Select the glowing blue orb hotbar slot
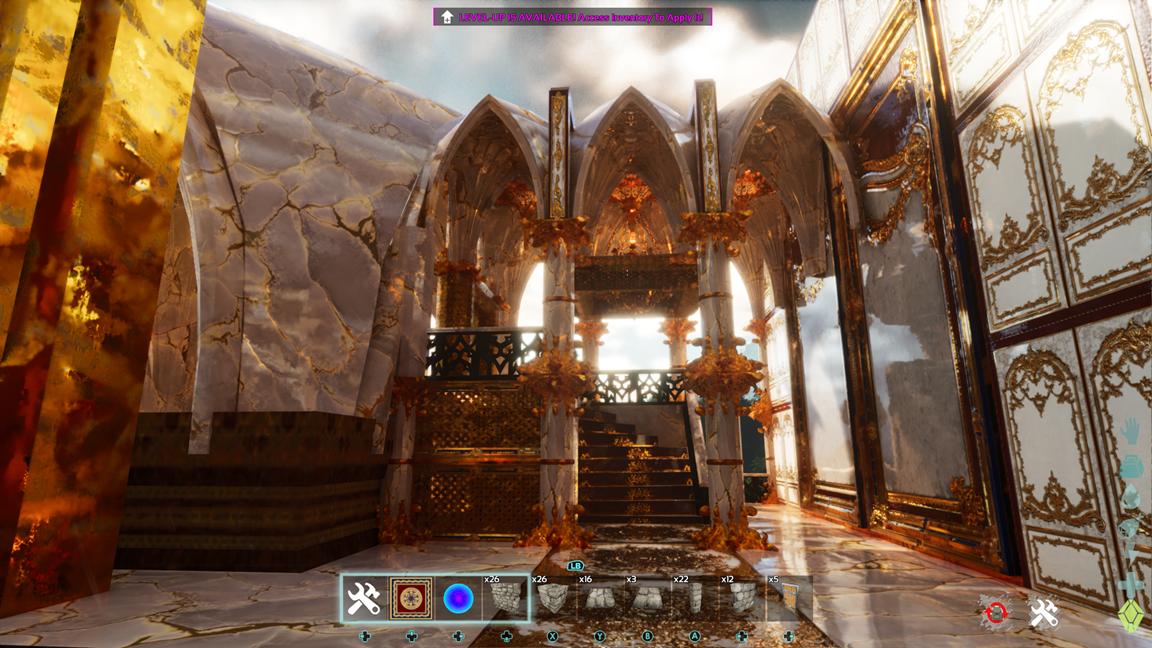Image resolution: width=1152 pixels, height=648 pixels. pos(458,599)
